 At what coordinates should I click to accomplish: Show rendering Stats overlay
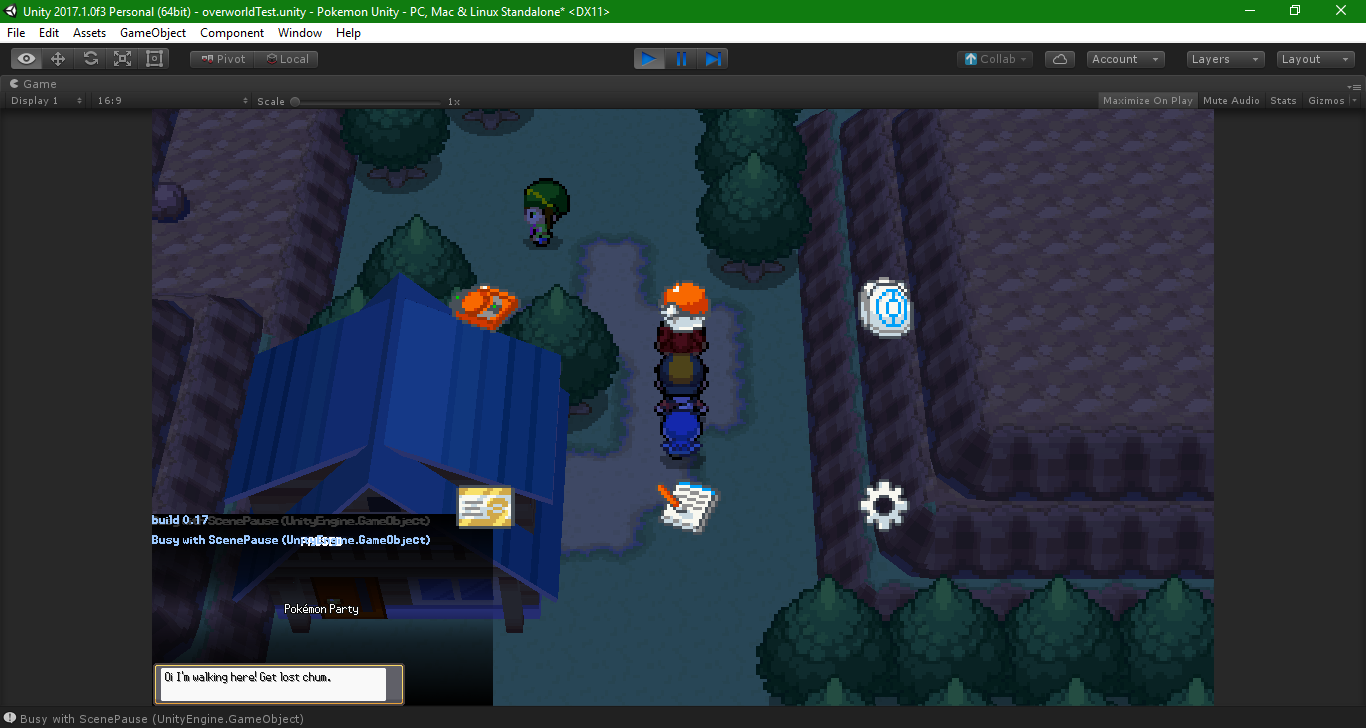(1283, 100)
